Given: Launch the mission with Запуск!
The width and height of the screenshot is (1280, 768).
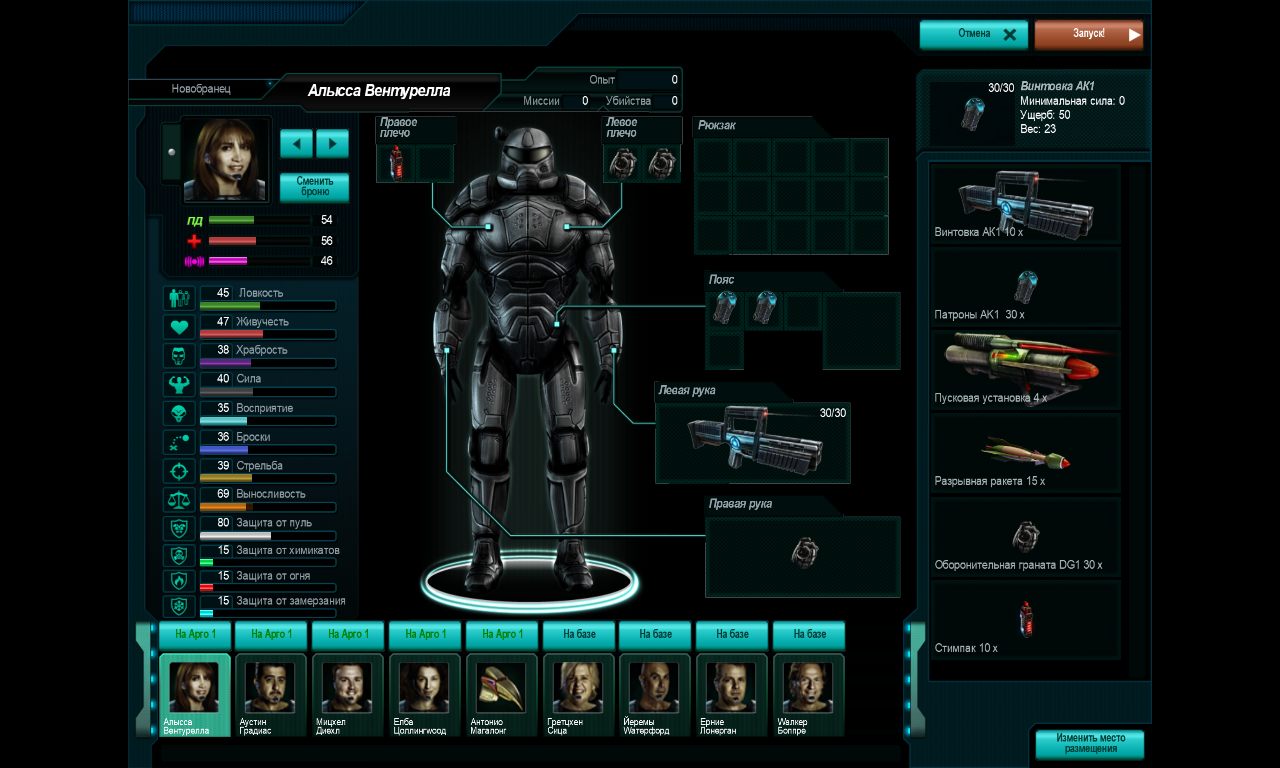Looking at the screenshot, I should [x=1088, y=34].
